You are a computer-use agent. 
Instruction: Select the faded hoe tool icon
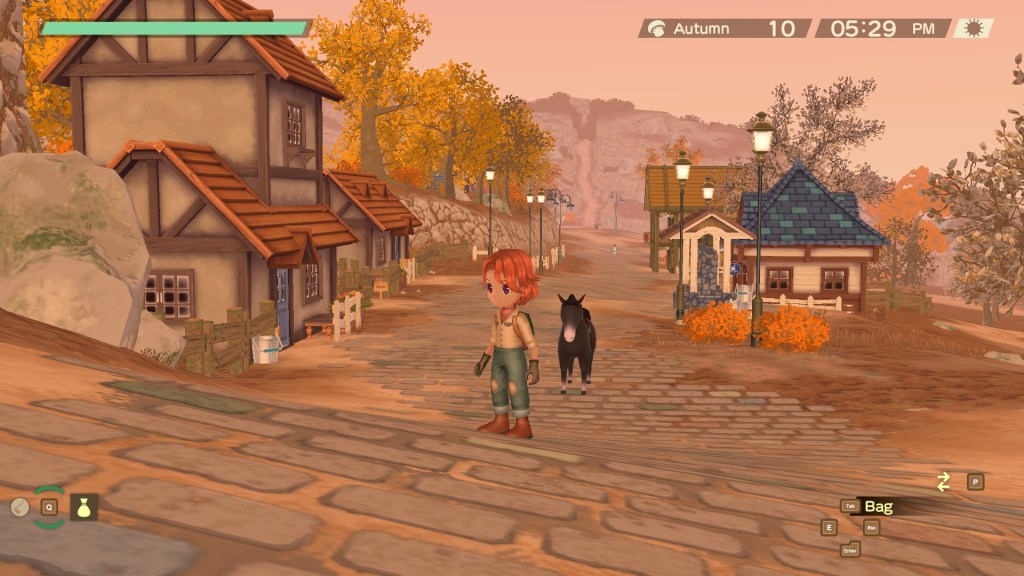pyautogui.click(x=18, y=507)
